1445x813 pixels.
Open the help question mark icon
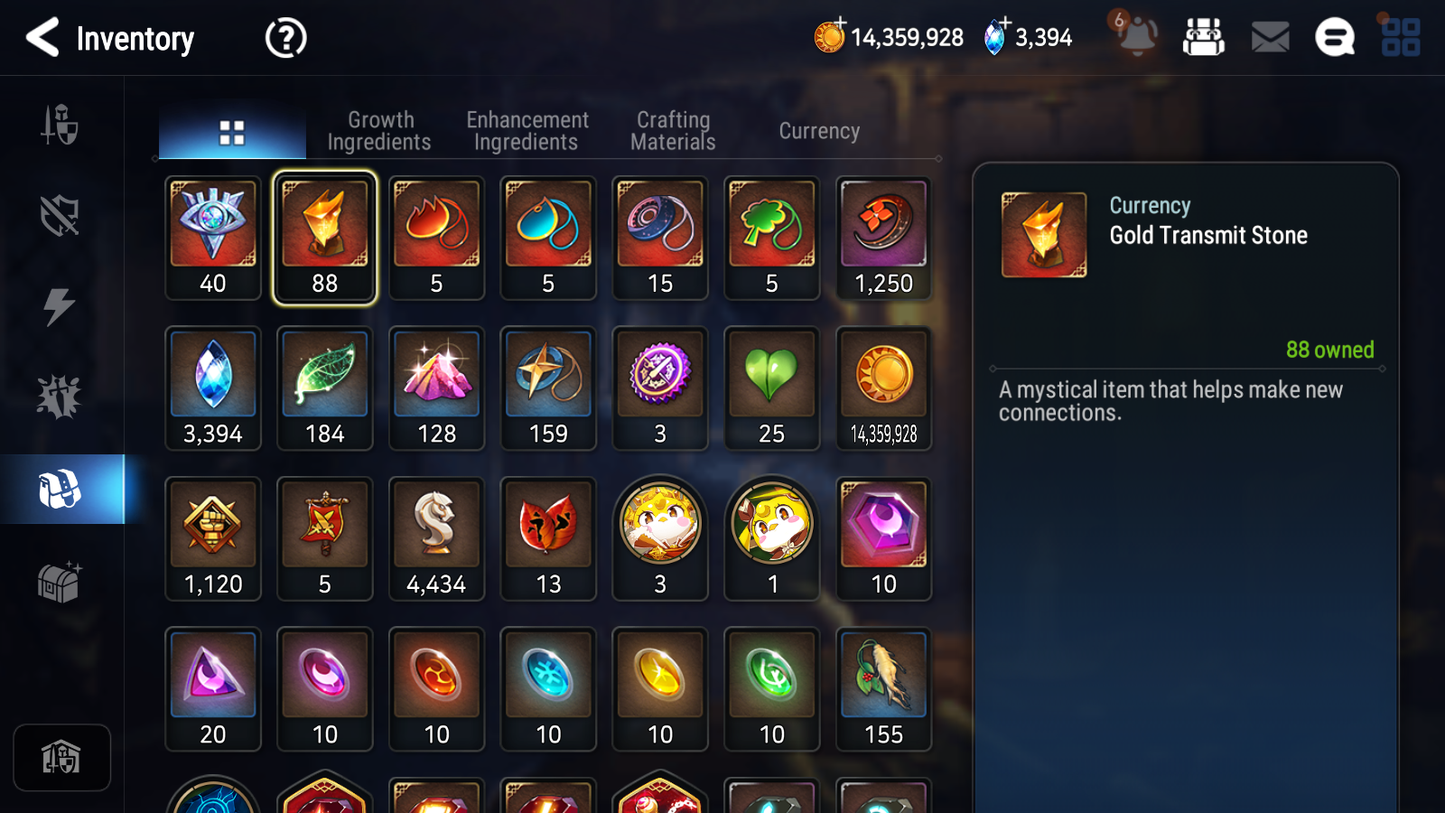coord(285,38)
